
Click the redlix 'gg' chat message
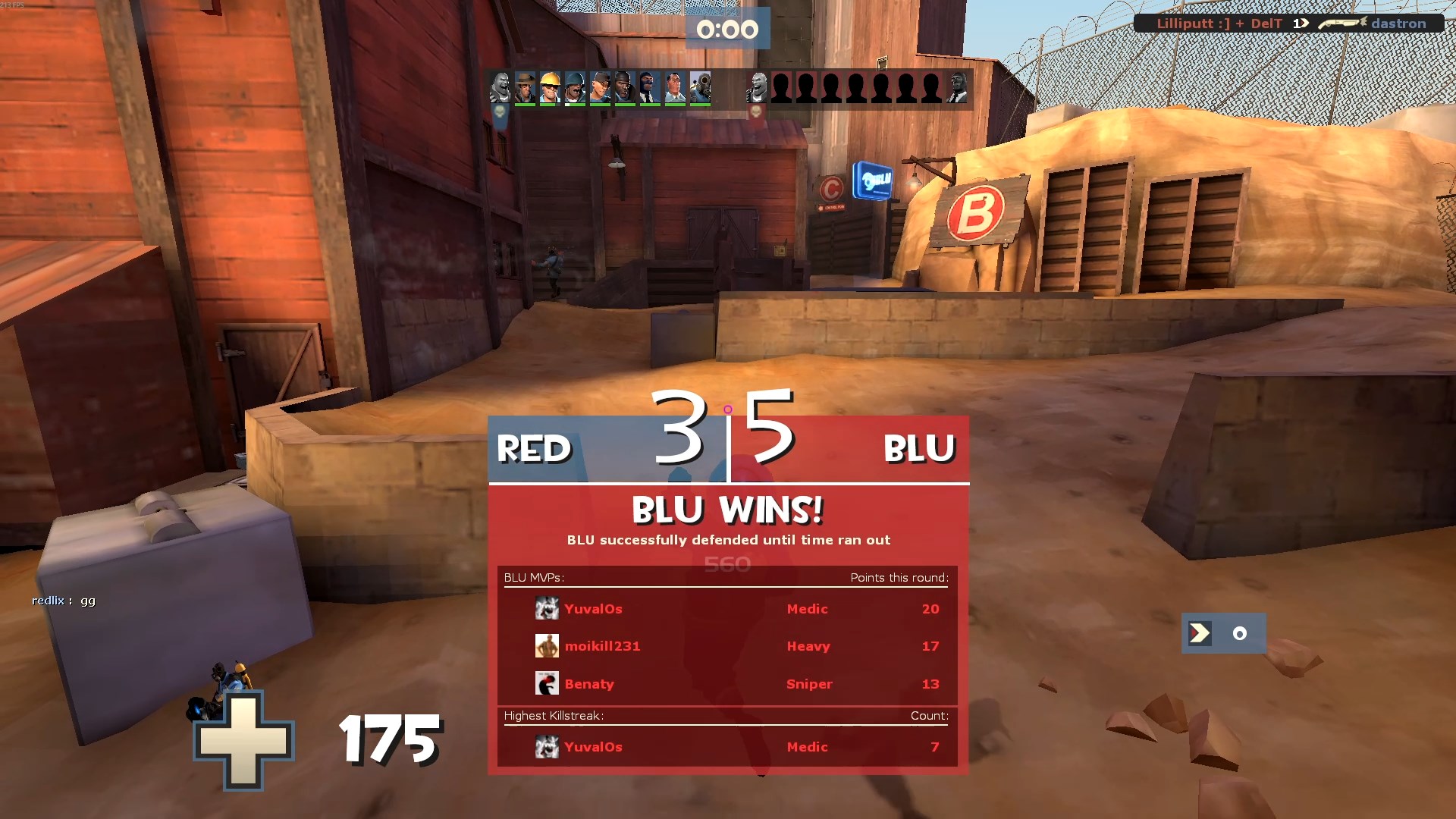pyautogui.click(x=64, y=601)
